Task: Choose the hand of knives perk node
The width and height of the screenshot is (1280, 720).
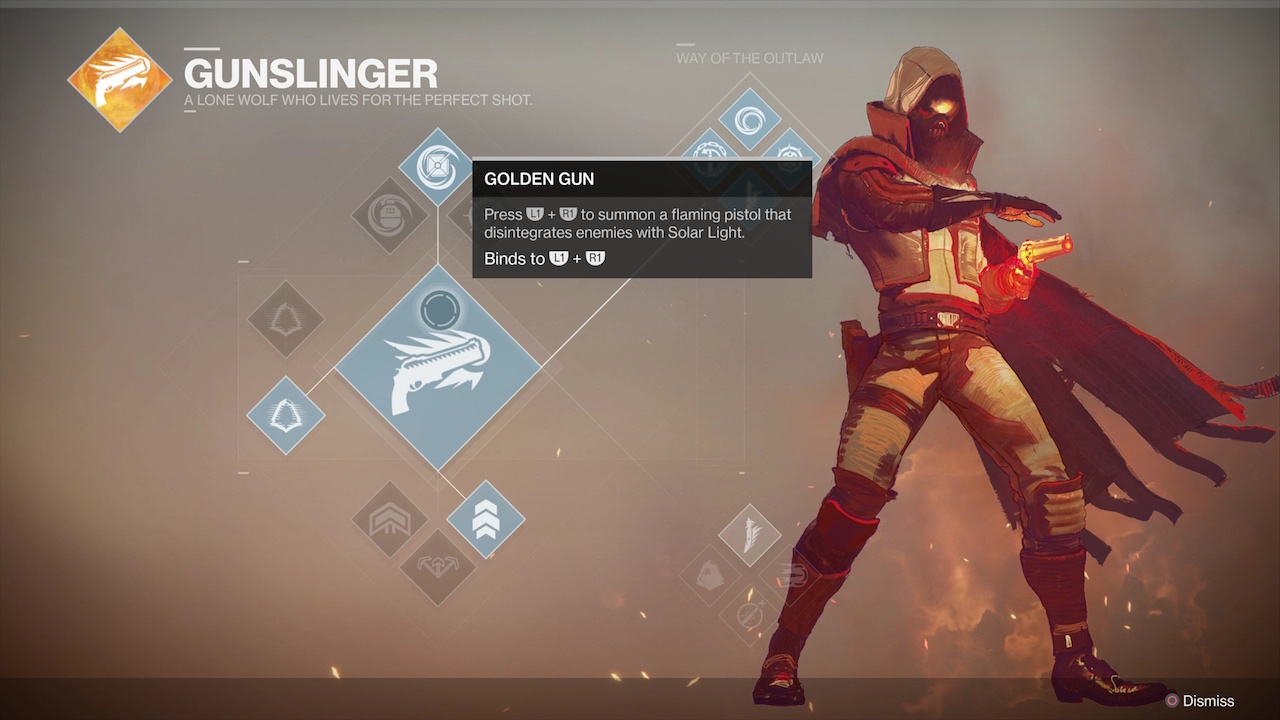Action: point(711,575)
